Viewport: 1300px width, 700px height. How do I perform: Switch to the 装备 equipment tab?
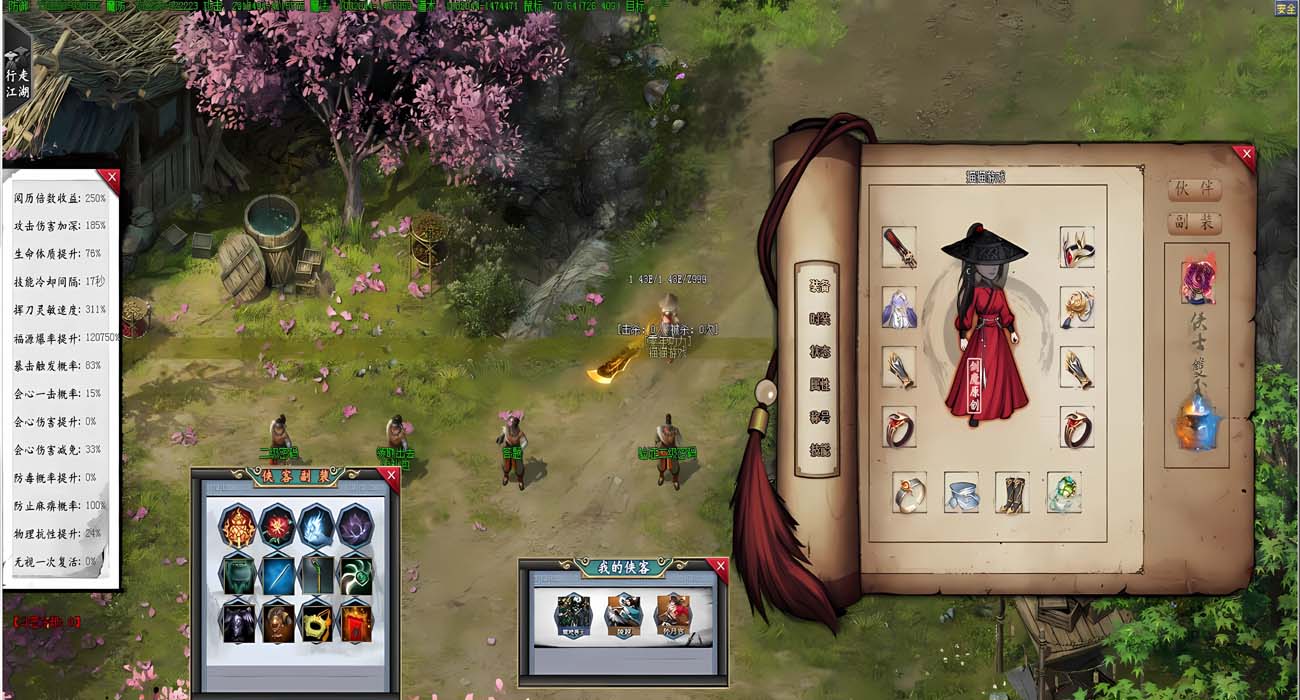[819, 286]
